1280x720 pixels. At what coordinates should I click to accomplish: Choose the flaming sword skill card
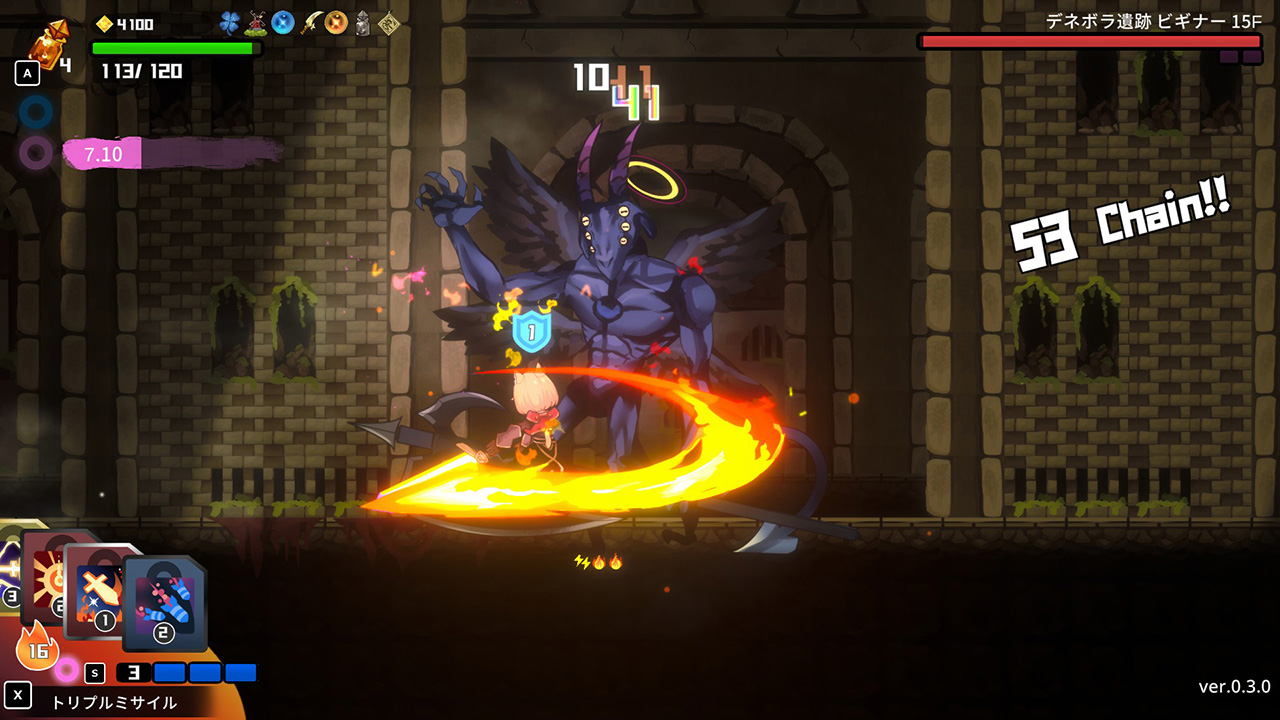point(100,590)
